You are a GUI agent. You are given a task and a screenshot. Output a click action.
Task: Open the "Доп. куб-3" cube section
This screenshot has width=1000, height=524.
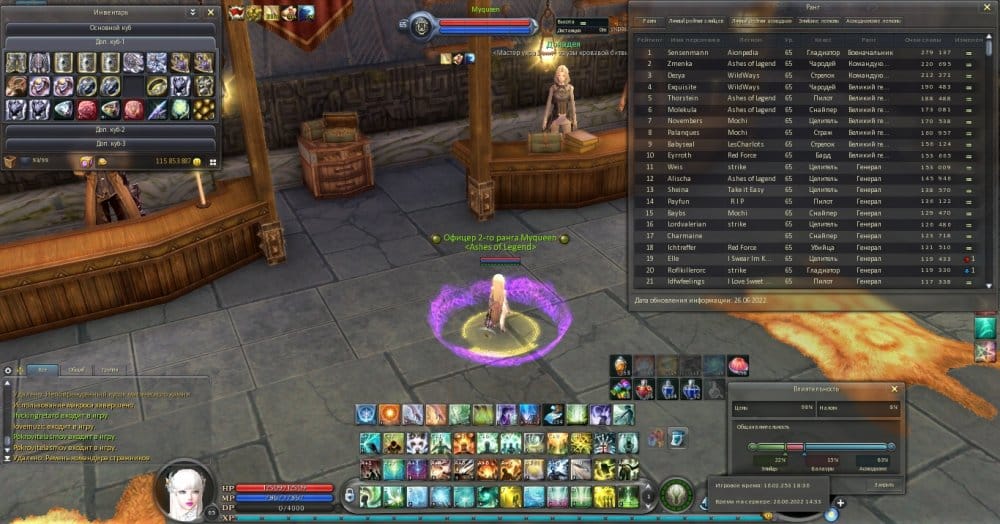(x=110, y=144)
